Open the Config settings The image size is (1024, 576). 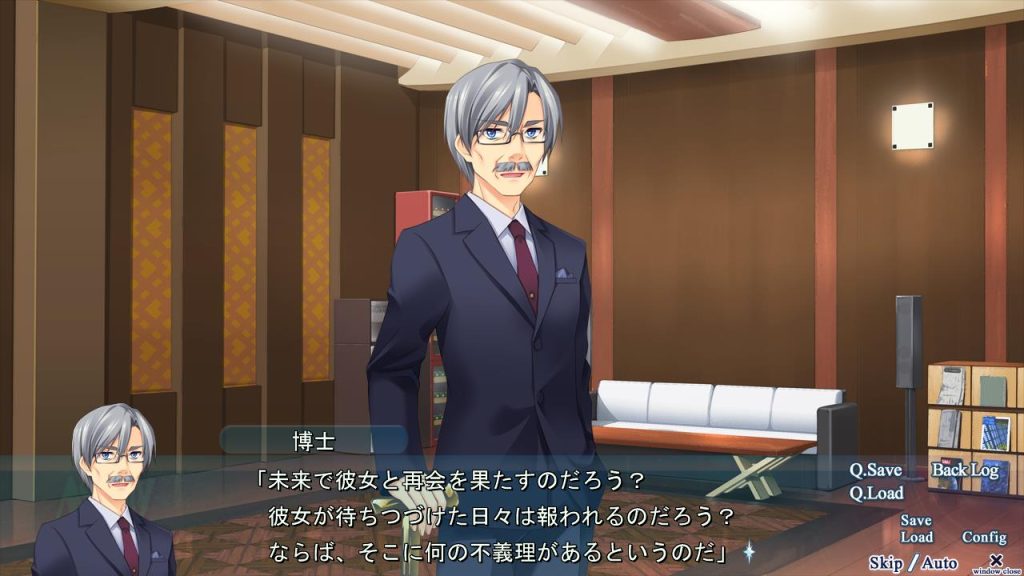coord(983,537)
